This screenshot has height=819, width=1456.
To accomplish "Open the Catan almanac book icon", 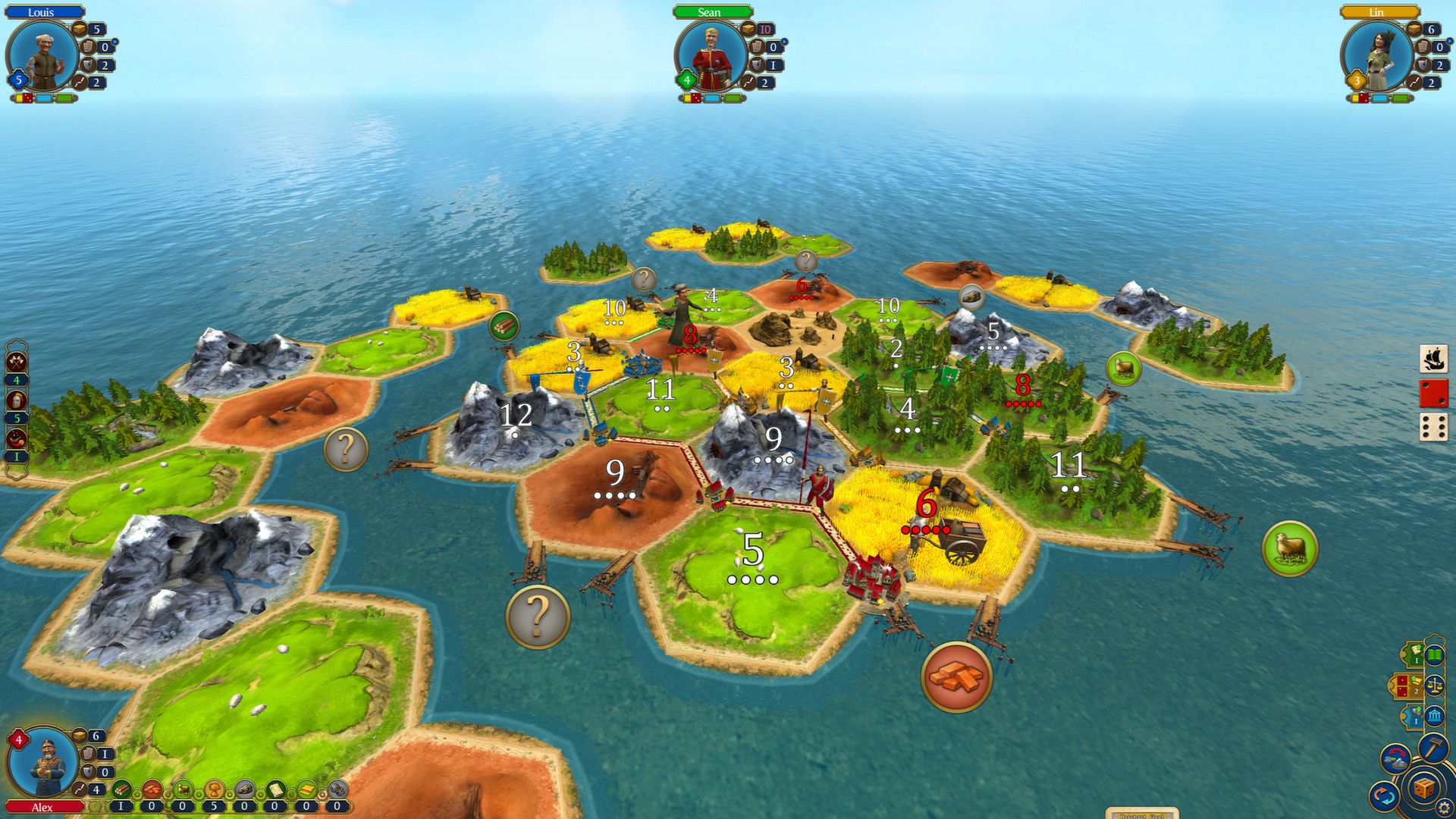I will click(1433, 657).
